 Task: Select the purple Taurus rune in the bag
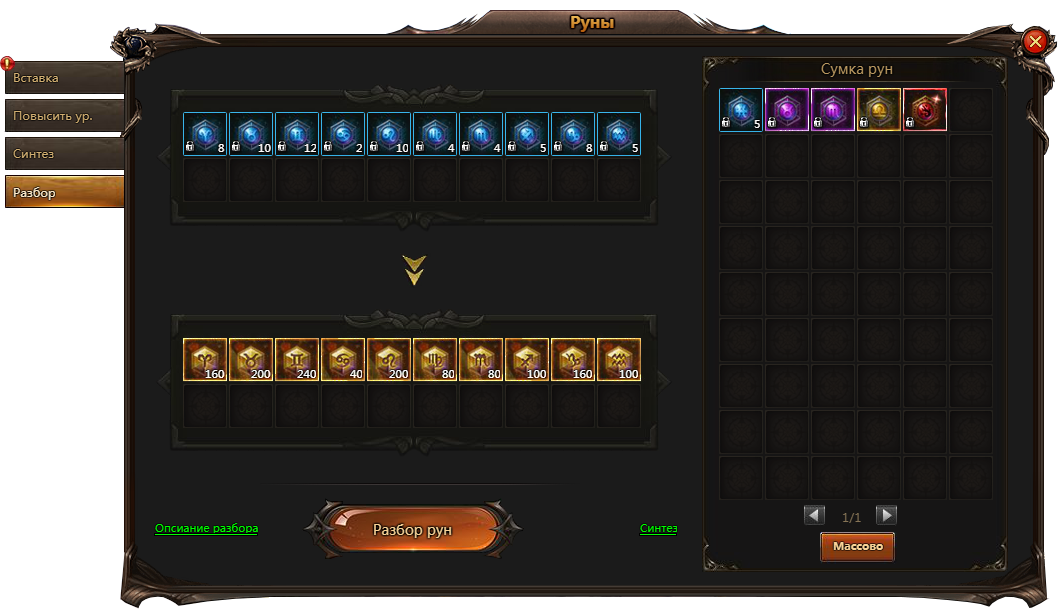[x=787, y=110]
